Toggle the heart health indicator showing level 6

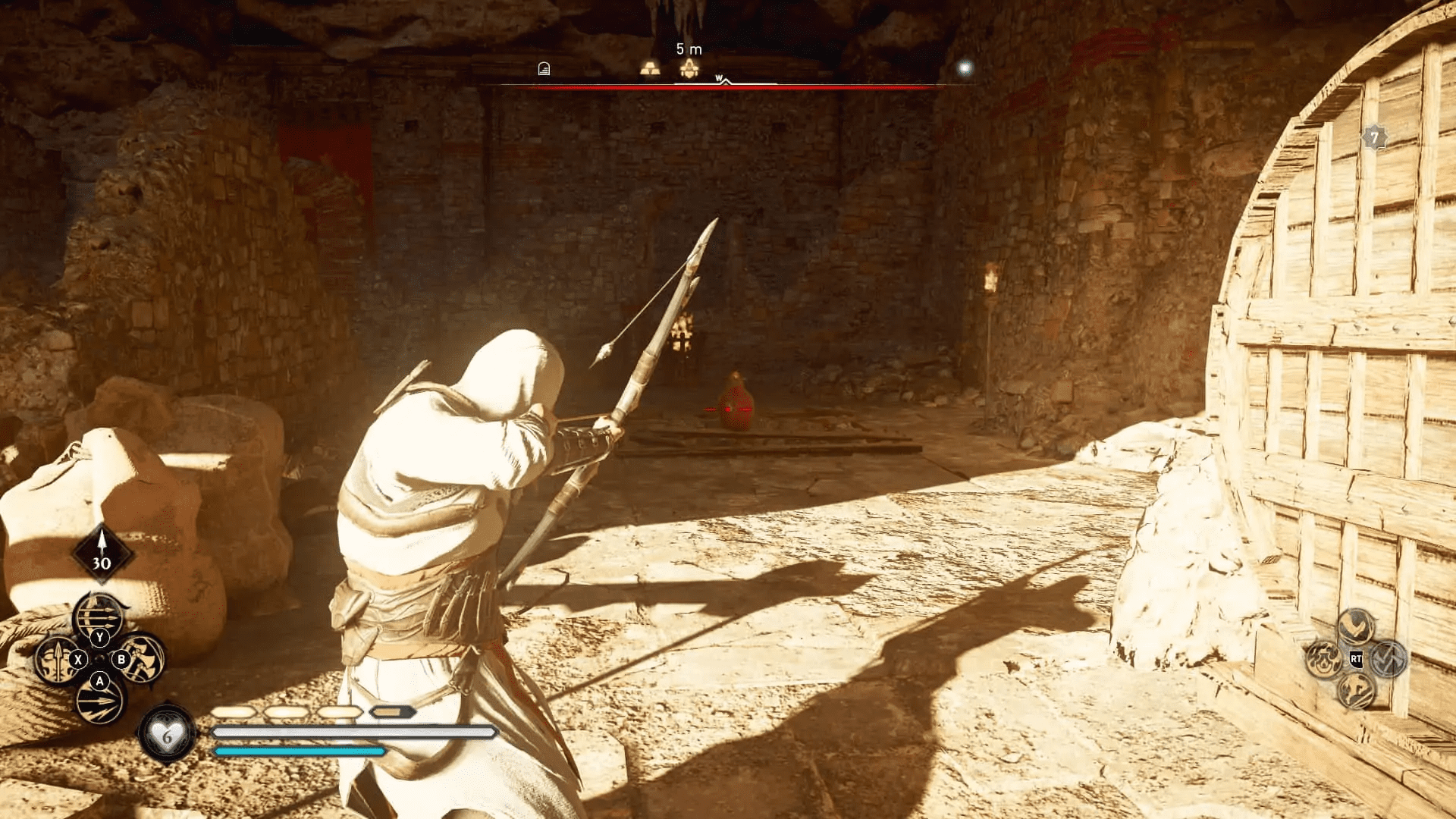166,734
